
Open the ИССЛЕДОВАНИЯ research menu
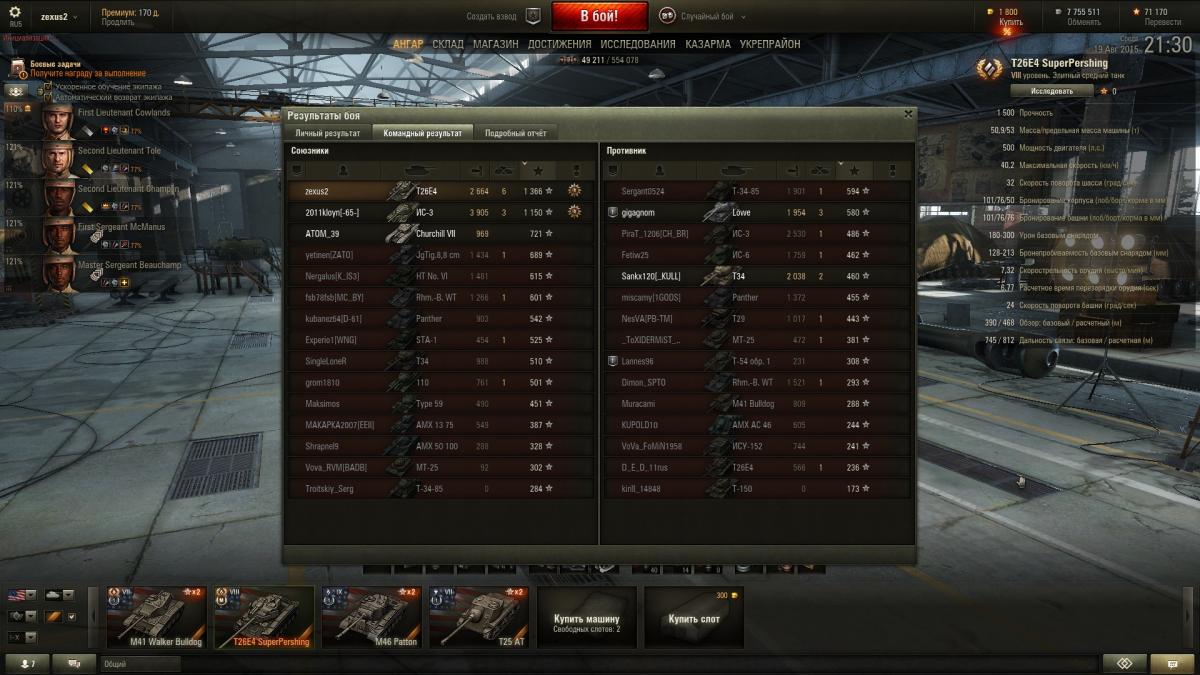click(x=638, y=44)
